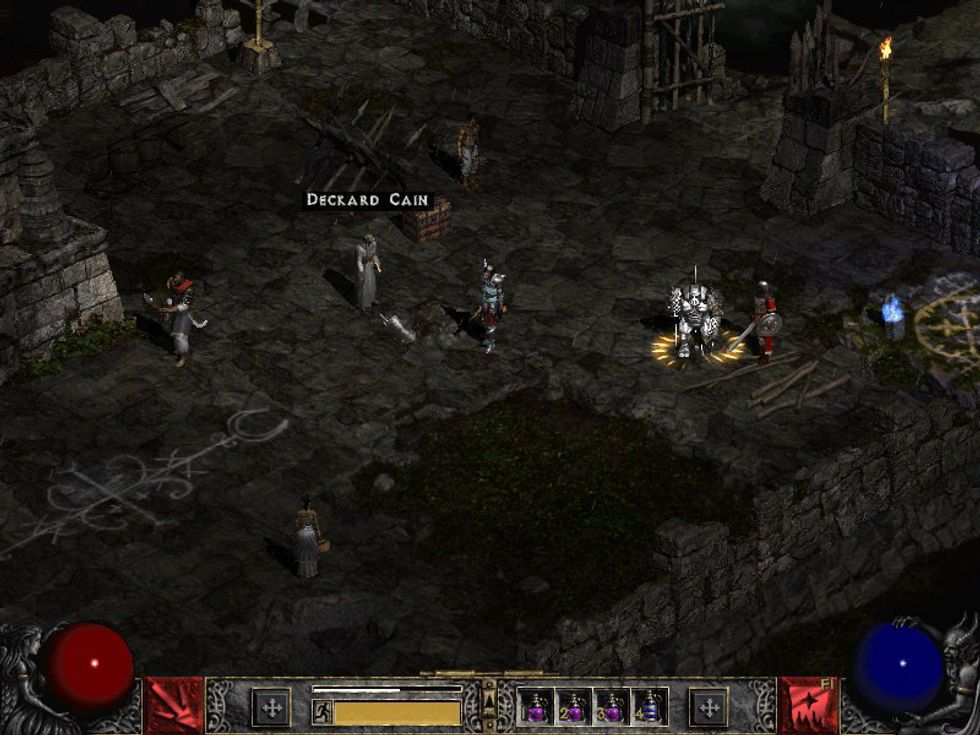
Task: Toggle the run/walk running figure icon
Action: pos(322,712)
